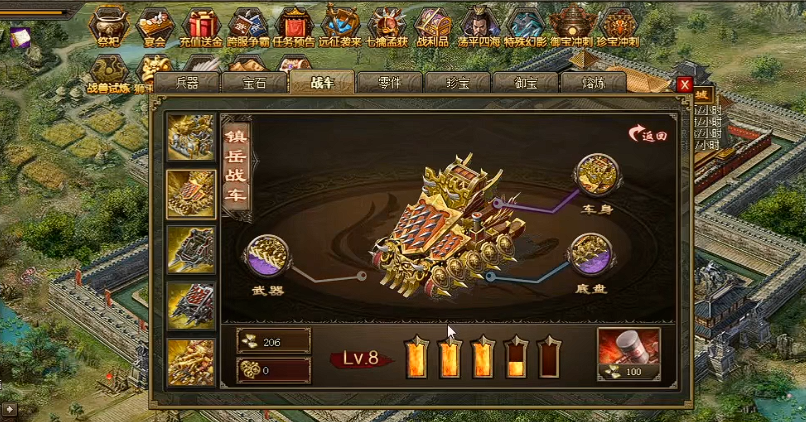Open the 宝石 tab

tap(254, 84)
